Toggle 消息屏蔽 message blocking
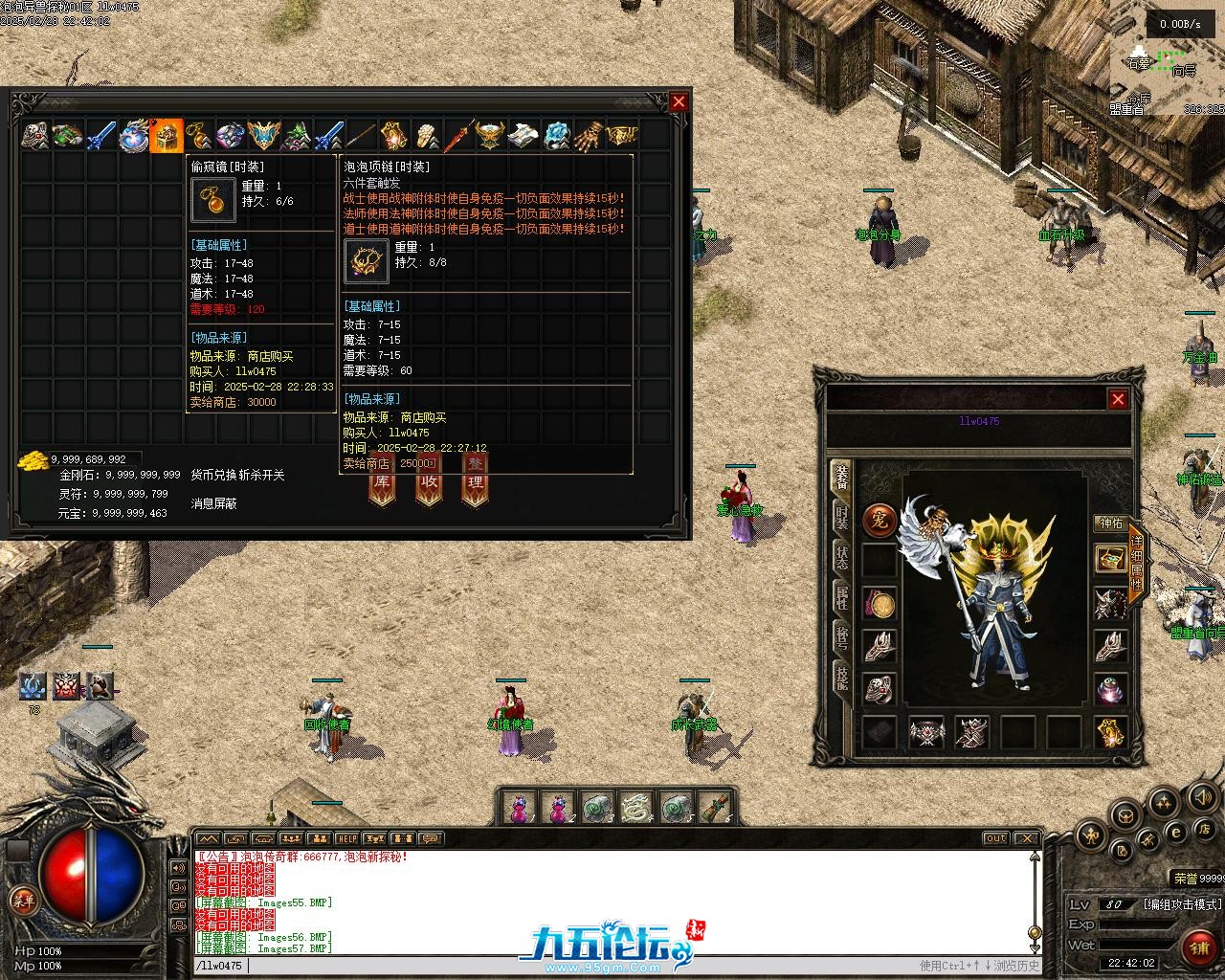 [213, 503]
